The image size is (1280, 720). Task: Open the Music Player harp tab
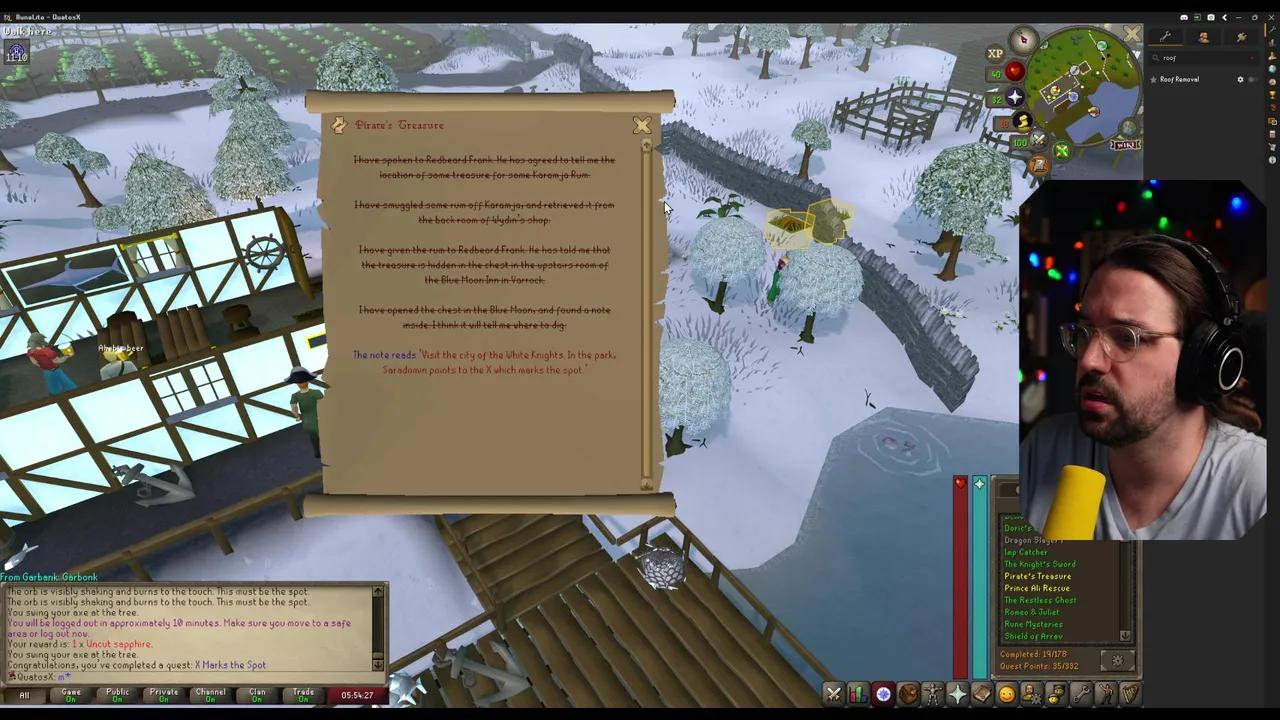(1131, 692)
